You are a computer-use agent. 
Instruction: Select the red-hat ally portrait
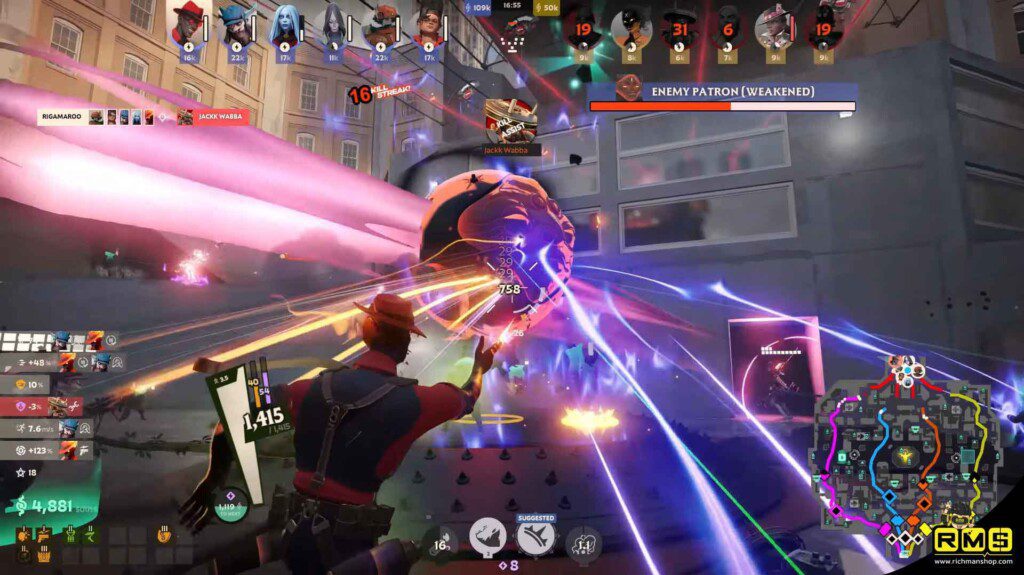coord(189,25)
